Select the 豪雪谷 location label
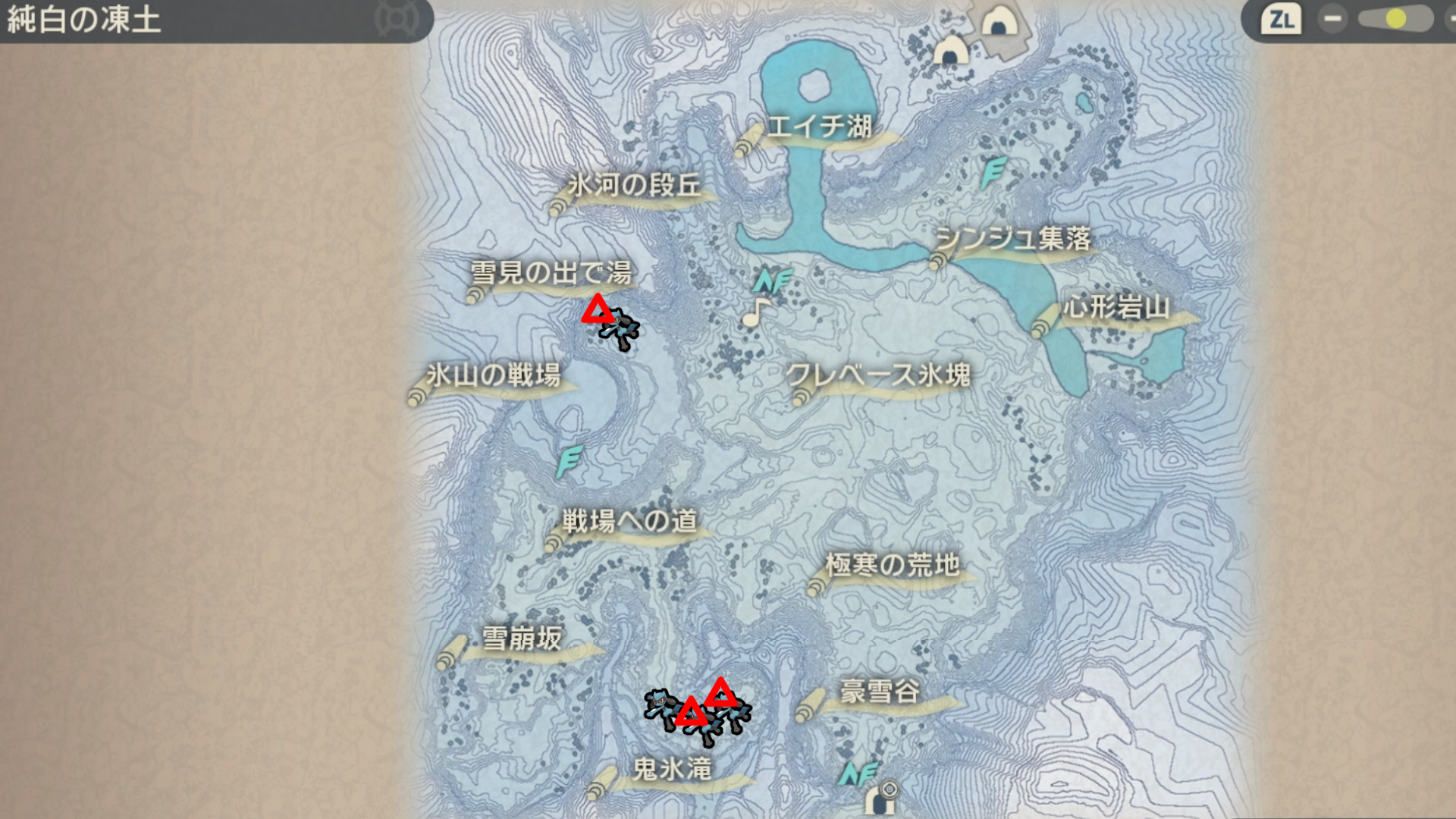The width and height of the screenshot is (1456, 819). (x=880, y=692)
